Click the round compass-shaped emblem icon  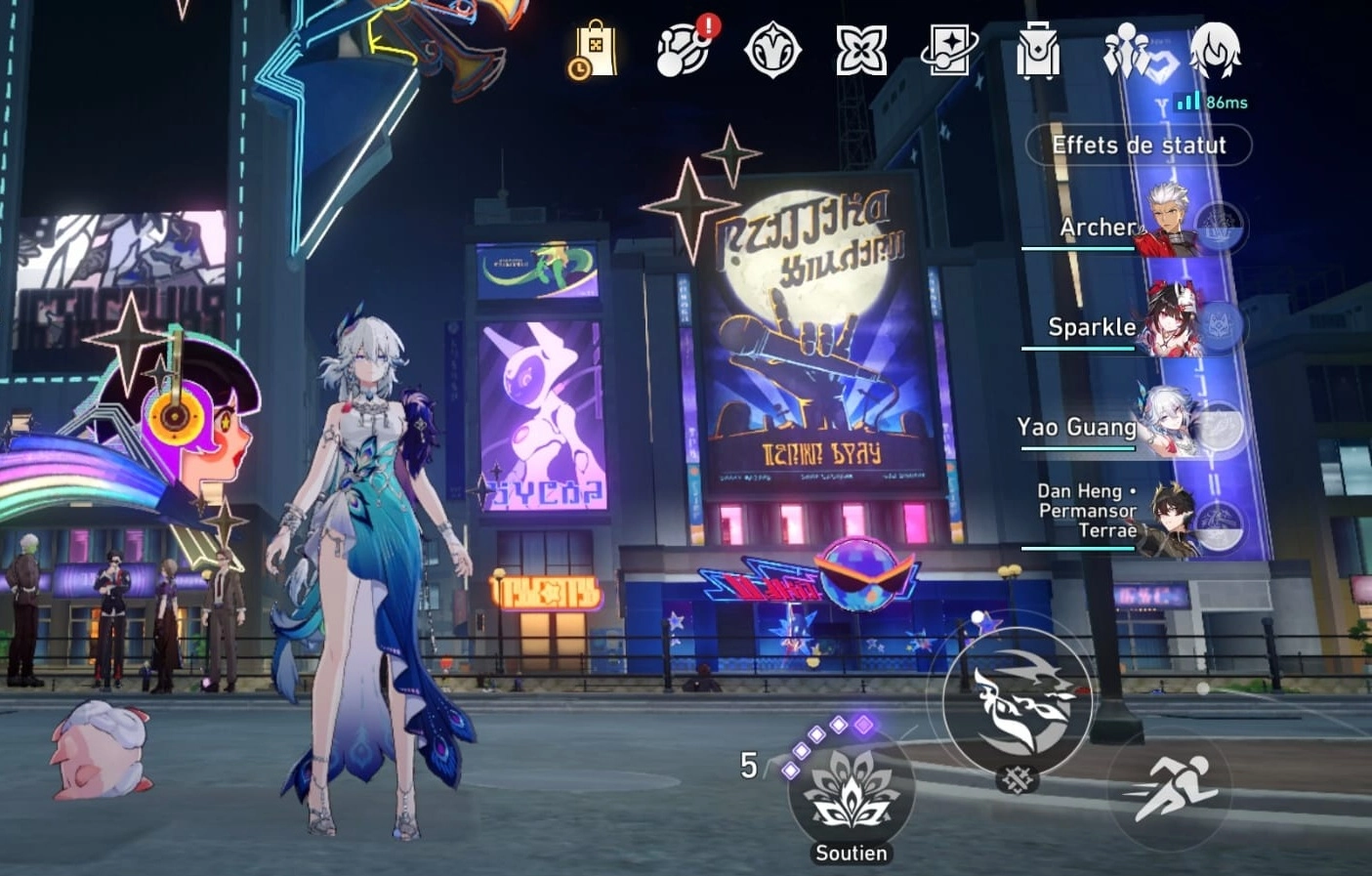click(x=772, y=49)
